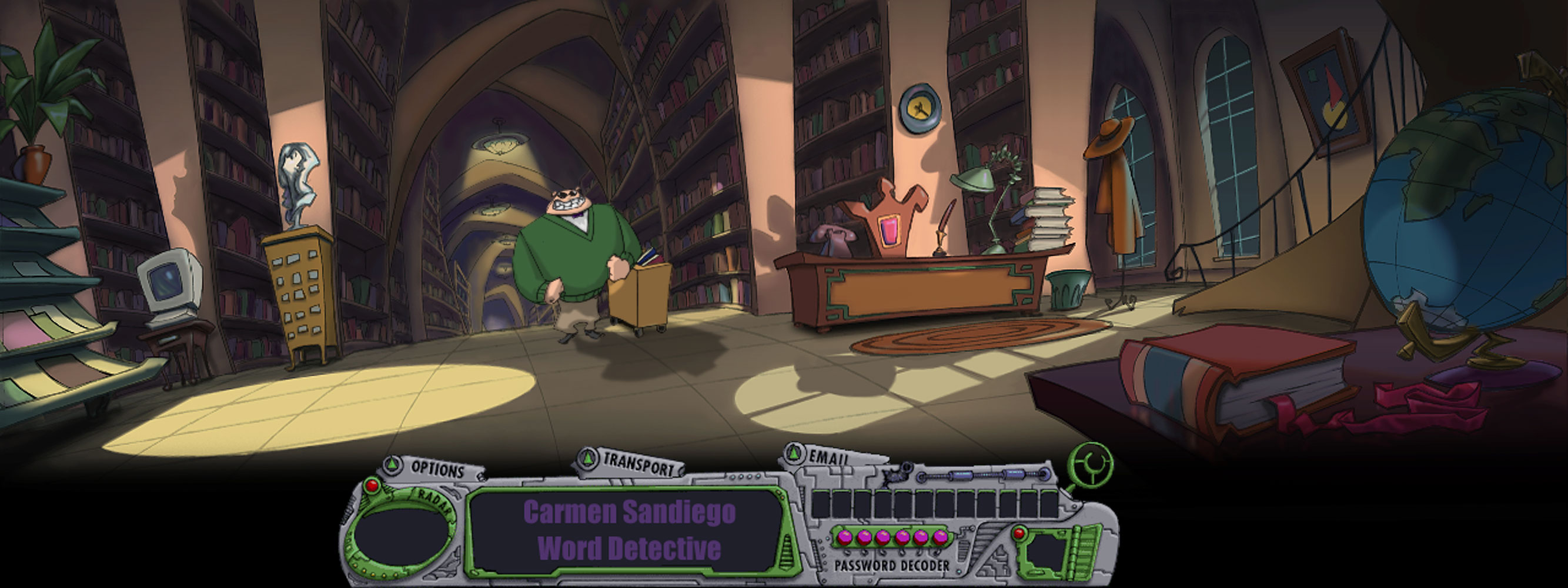Click the green satellite dish antenna
1568x588 pixels.
pos(1091,463)
